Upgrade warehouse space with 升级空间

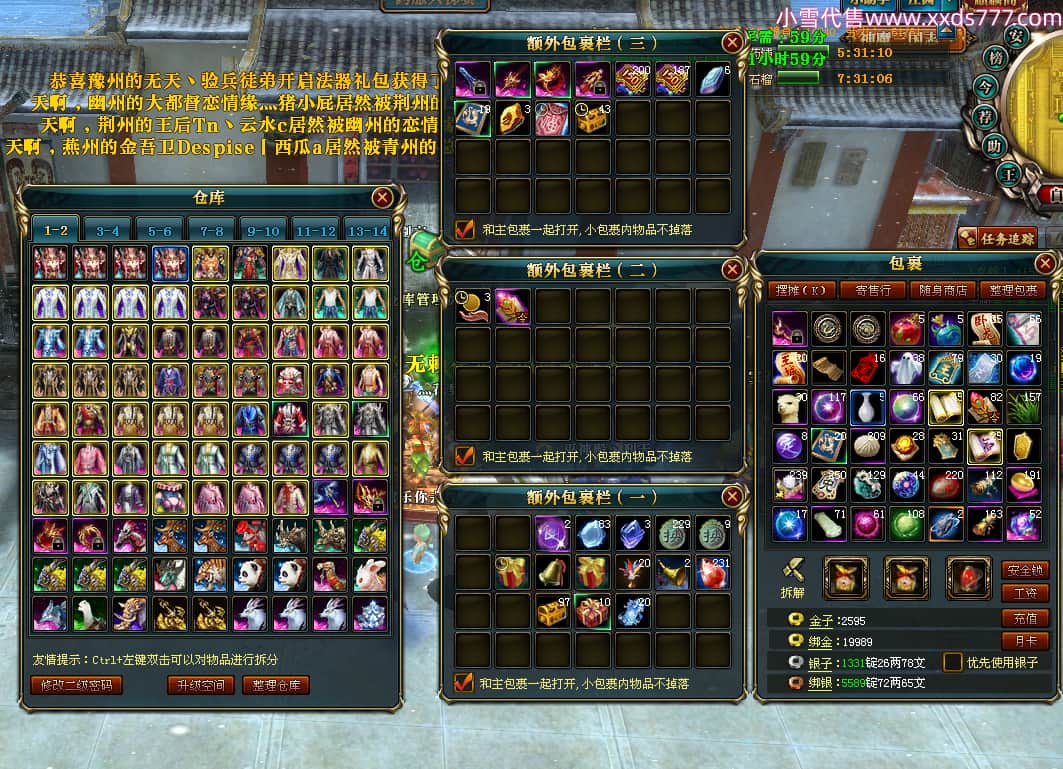[x=200, y=685]
